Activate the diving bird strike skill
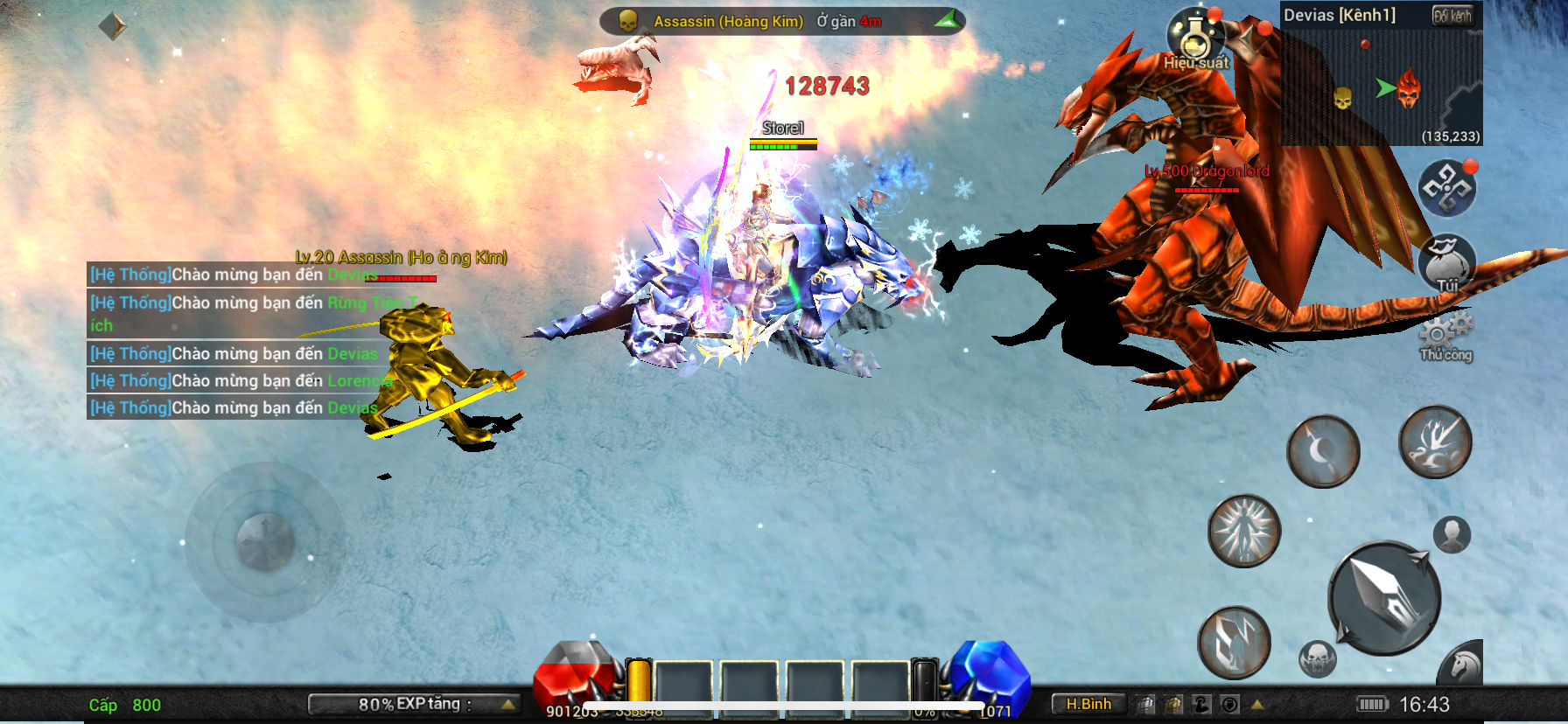This screenshot has width=1568, height=724. [x=1435, y=442]
